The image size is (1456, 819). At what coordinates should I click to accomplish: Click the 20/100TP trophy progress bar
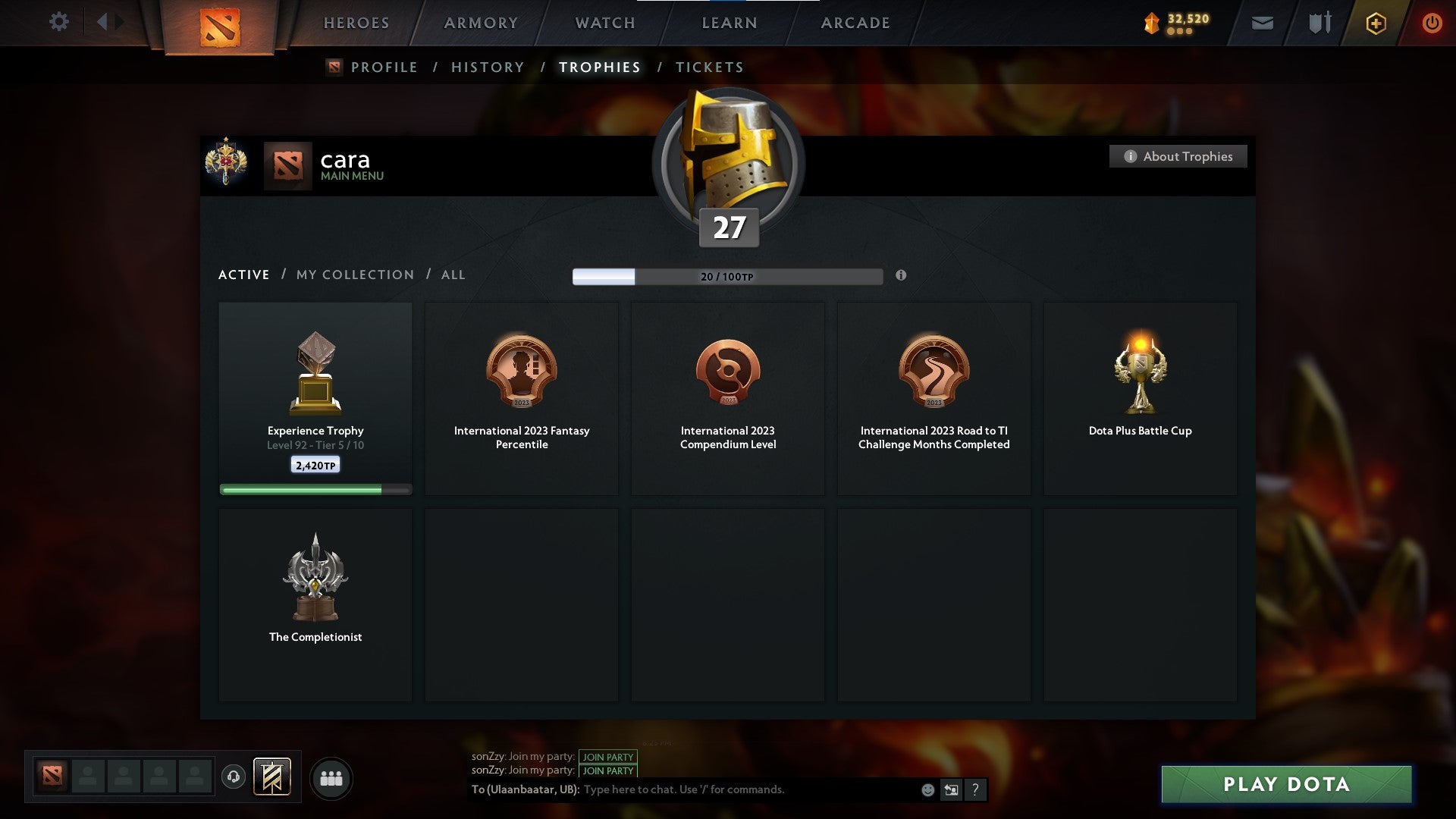[x=728, y=276]
